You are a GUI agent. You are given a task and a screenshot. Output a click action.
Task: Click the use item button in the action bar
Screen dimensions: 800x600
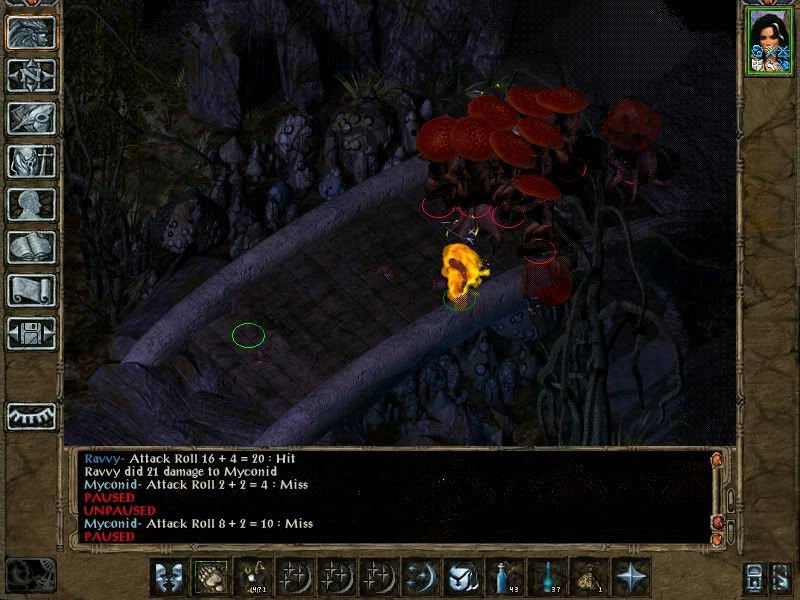point(462,576)
